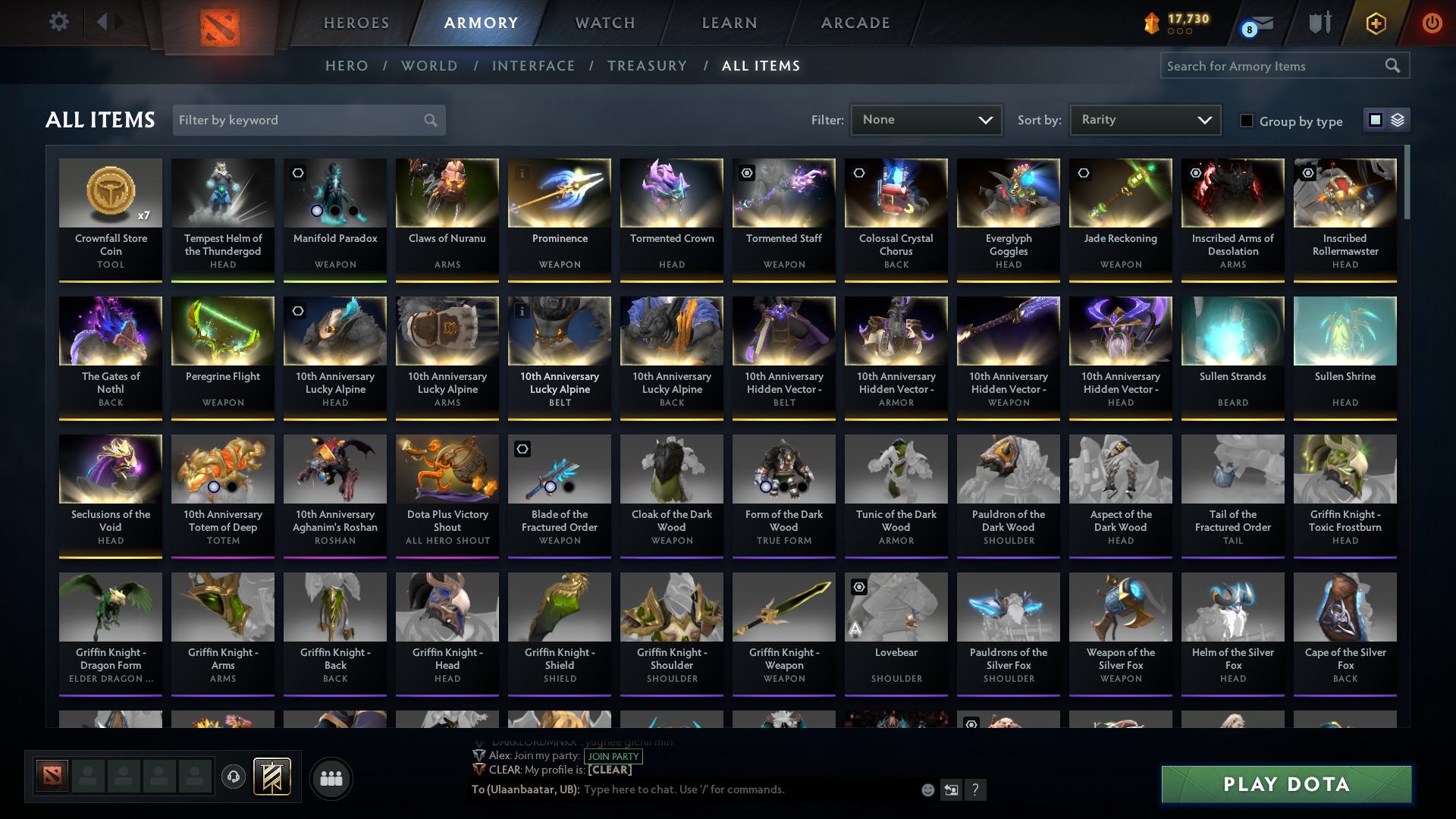Image resolution: width=1456 pixels, height=819 pixels.
Task: Click the armory battle gear shield icon
Action: point(1319,23)
